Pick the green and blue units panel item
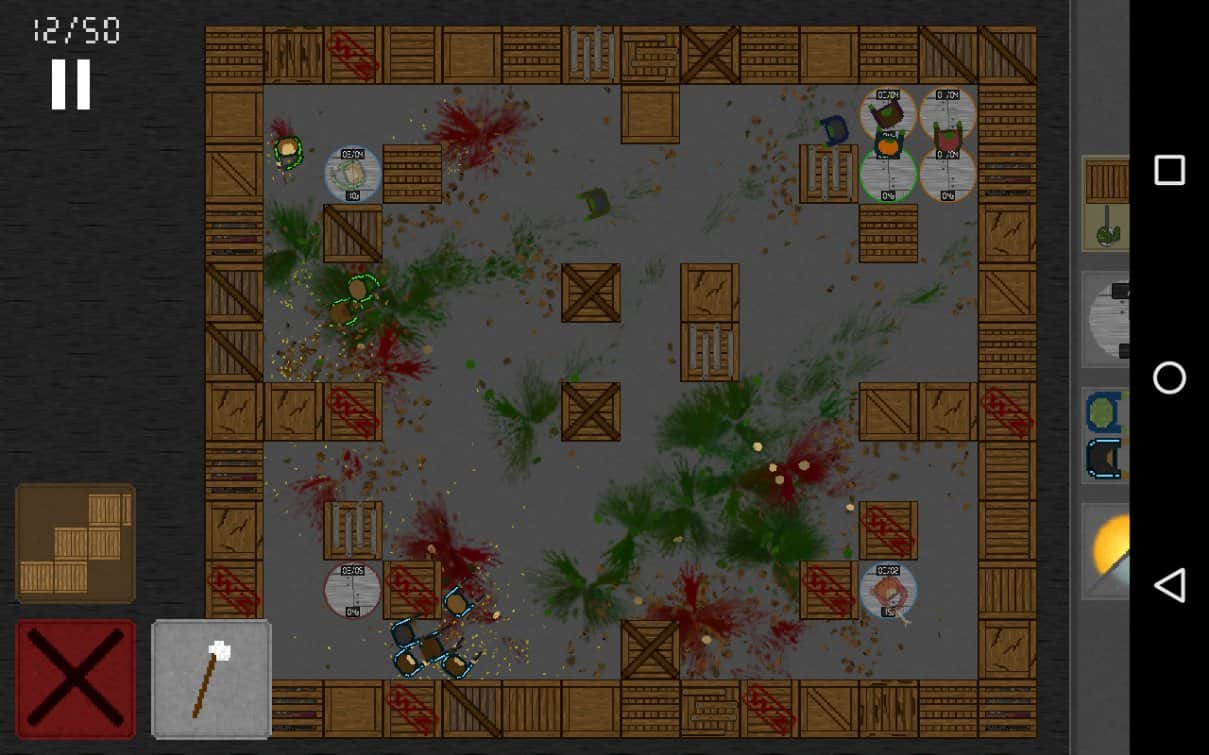 coord(1106,436)
